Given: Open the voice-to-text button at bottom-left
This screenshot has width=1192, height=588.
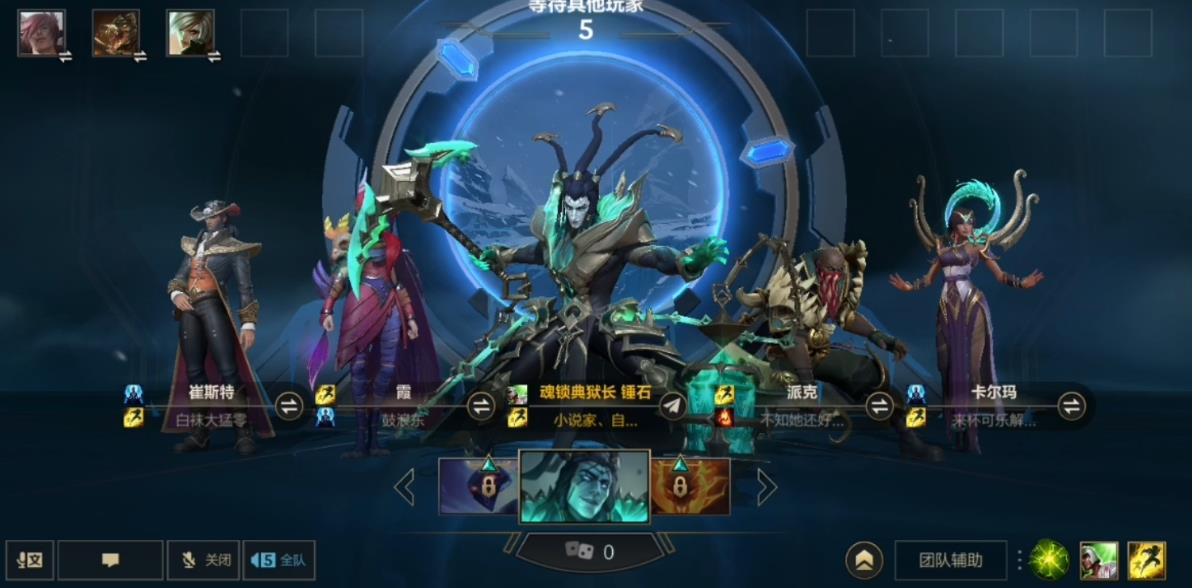Looking at the screenshot, I should [x=29, y=560].
